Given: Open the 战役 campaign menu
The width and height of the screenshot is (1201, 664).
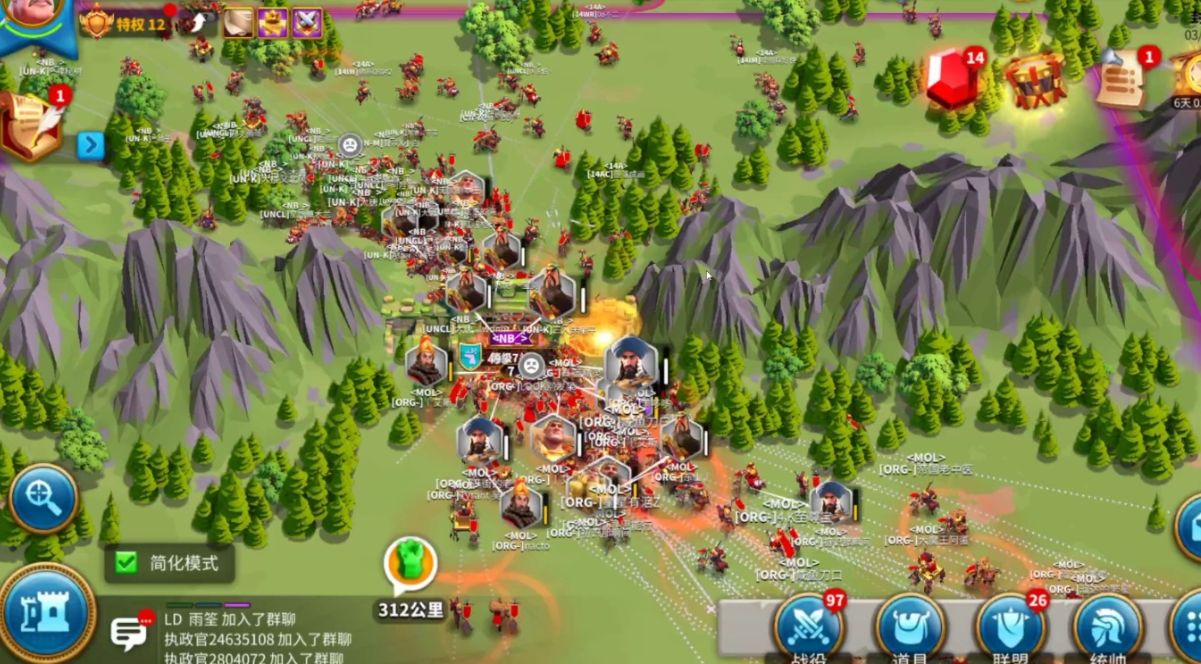Looking at the screenshot, I should 807,628.
